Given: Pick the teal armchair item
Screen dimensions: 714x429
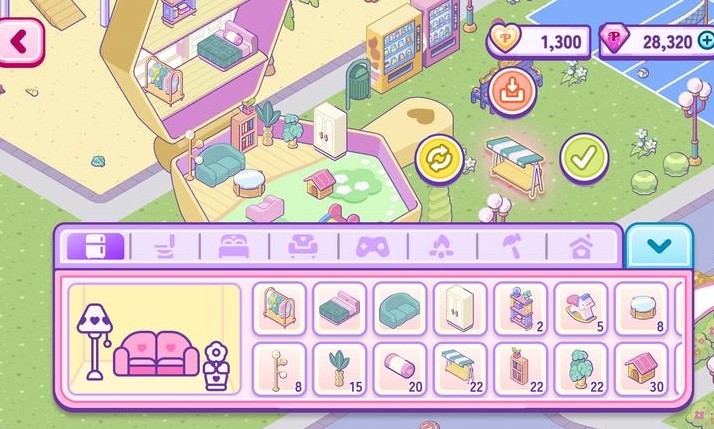Looking at the screenshot, I should [400, 308].
